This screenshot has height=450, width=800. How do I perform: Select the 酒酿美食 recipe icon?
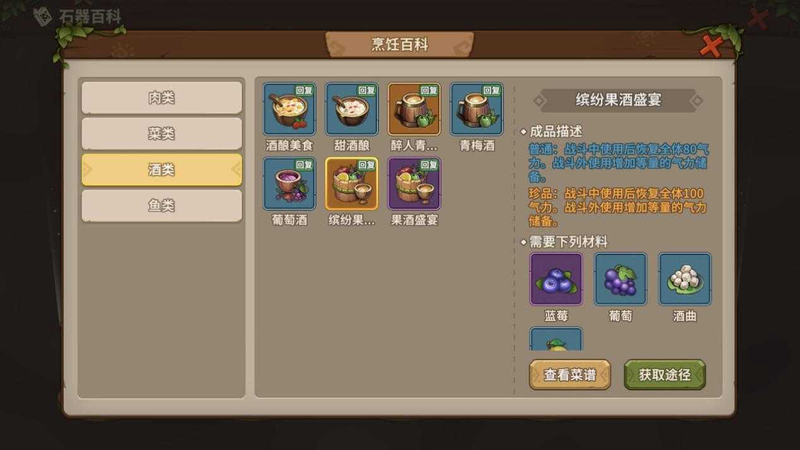[290, 109]
